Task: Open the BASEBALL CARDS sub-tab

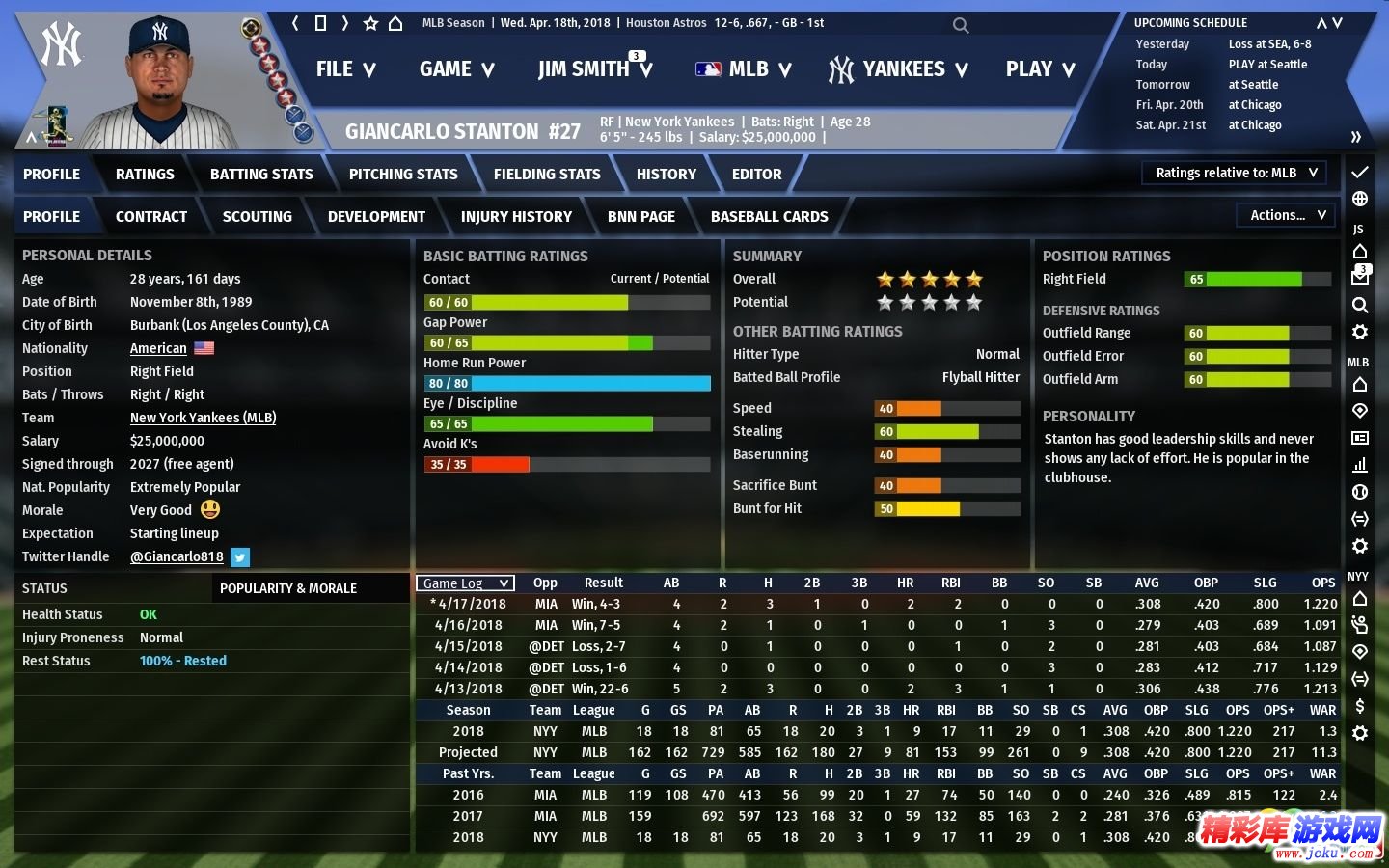Action: coord(769,217)
